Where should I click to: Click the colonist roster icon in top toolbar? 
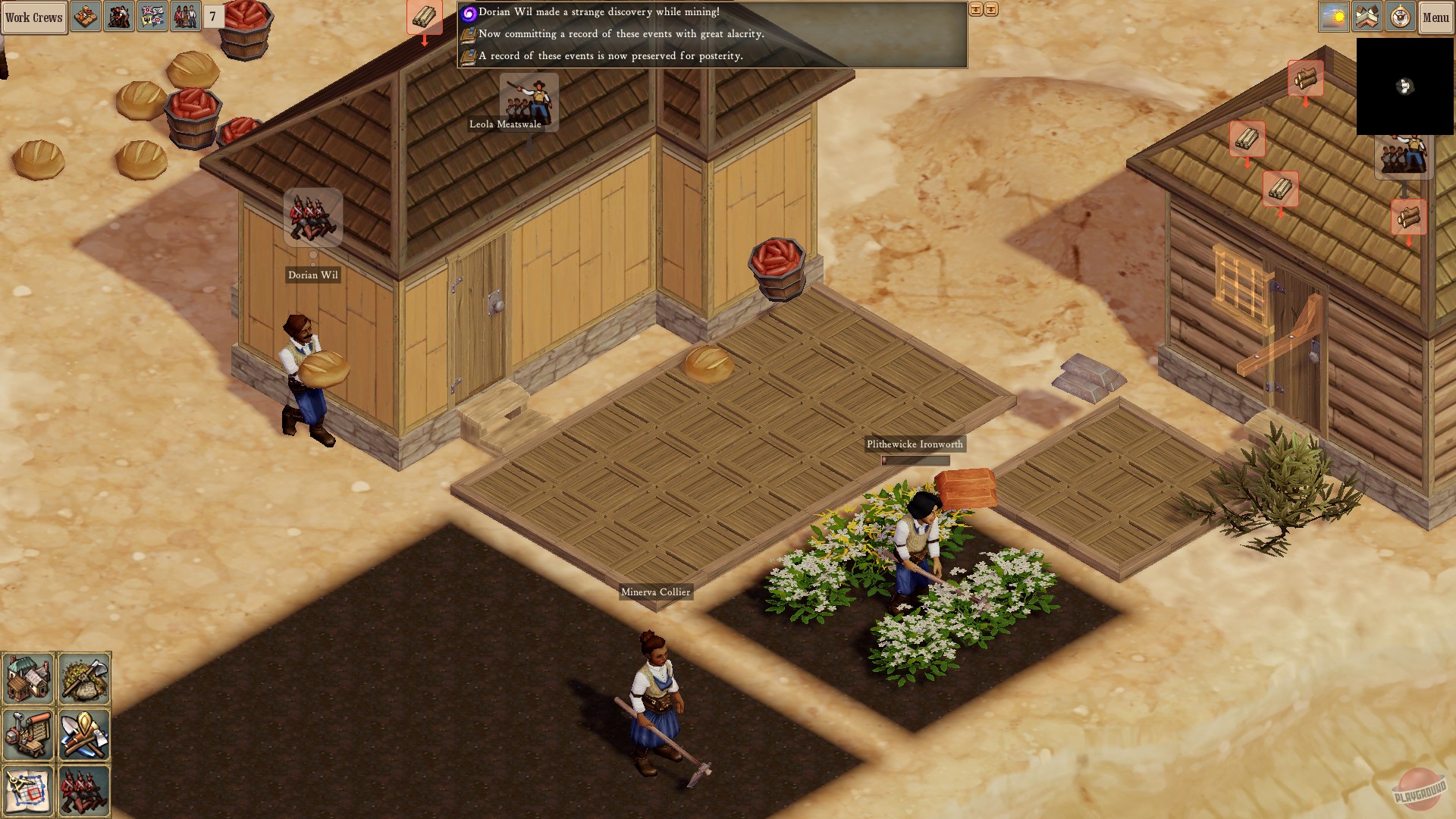186,15
